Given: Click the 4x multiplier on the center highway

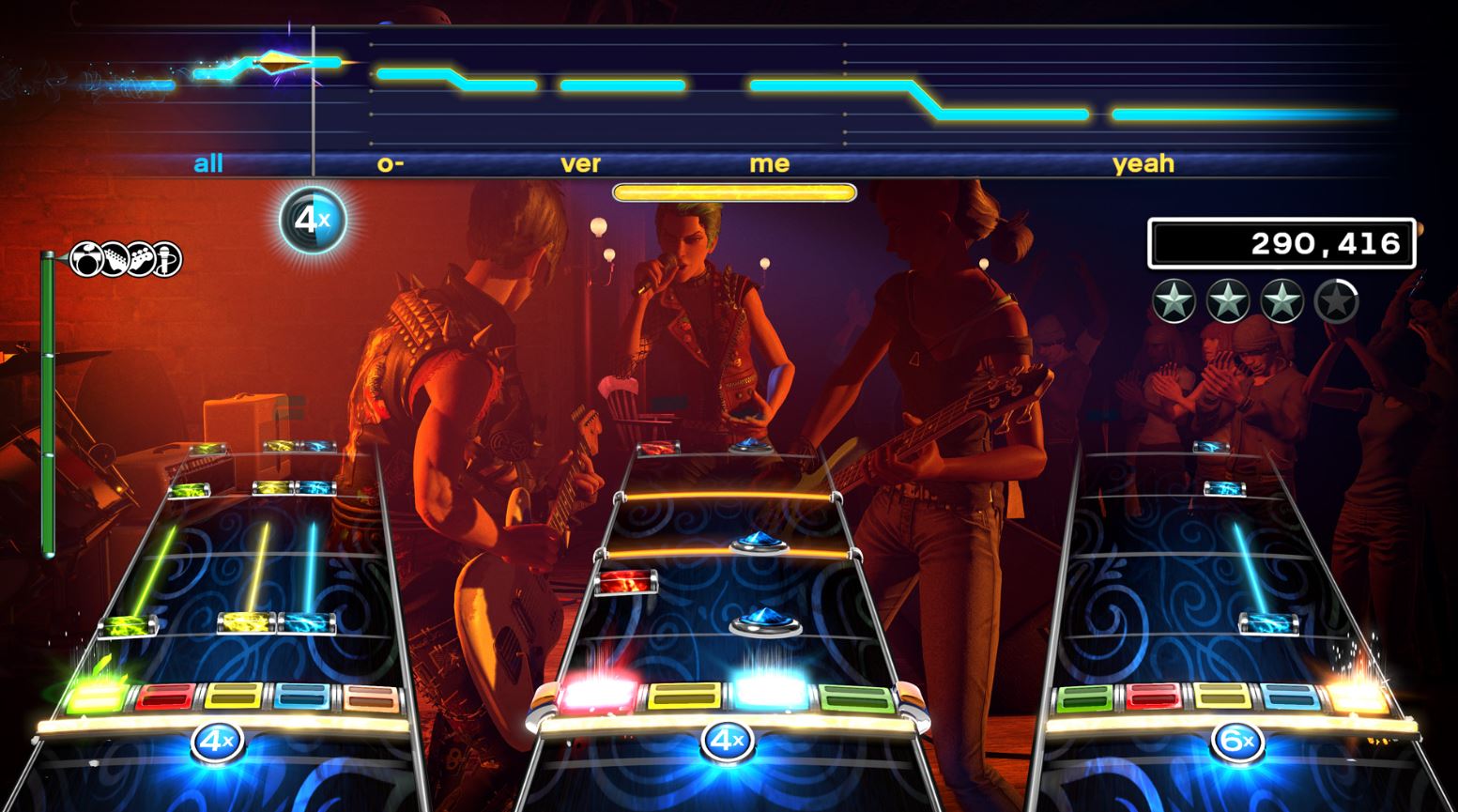Looking at the screenshot, I should (x=729, y=740).
